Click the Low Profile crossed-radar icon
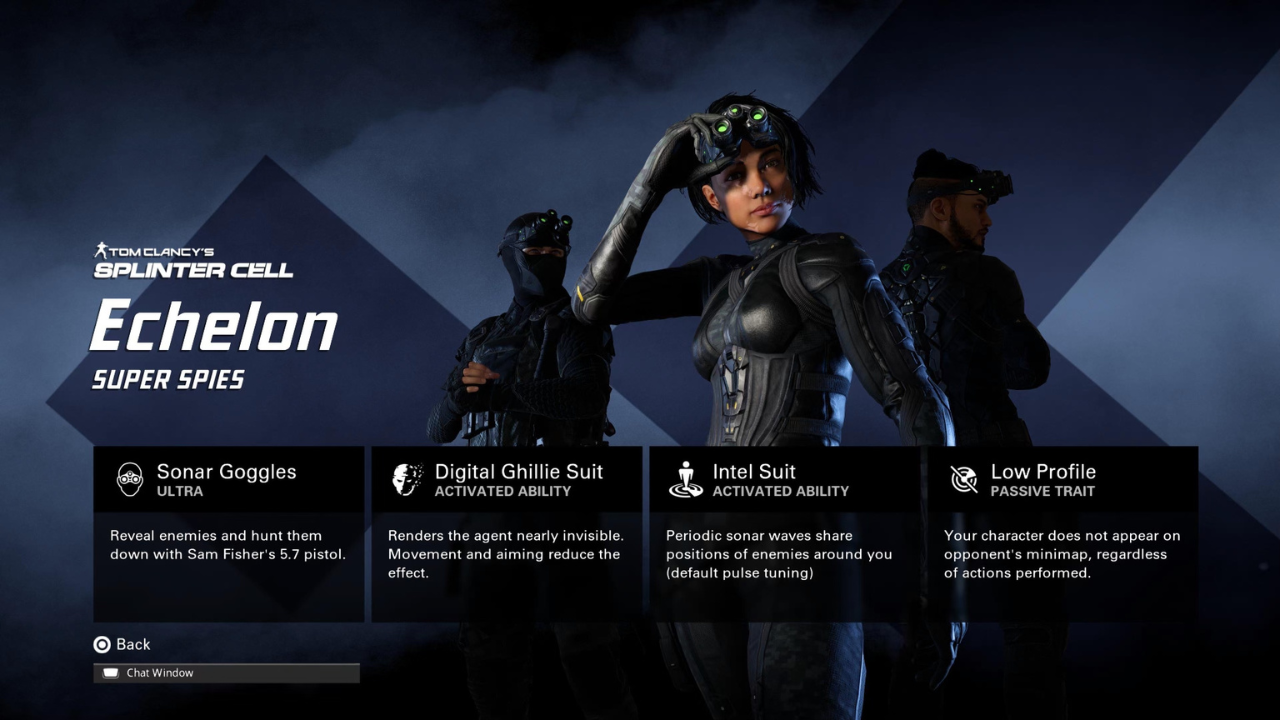 point(962,478)
